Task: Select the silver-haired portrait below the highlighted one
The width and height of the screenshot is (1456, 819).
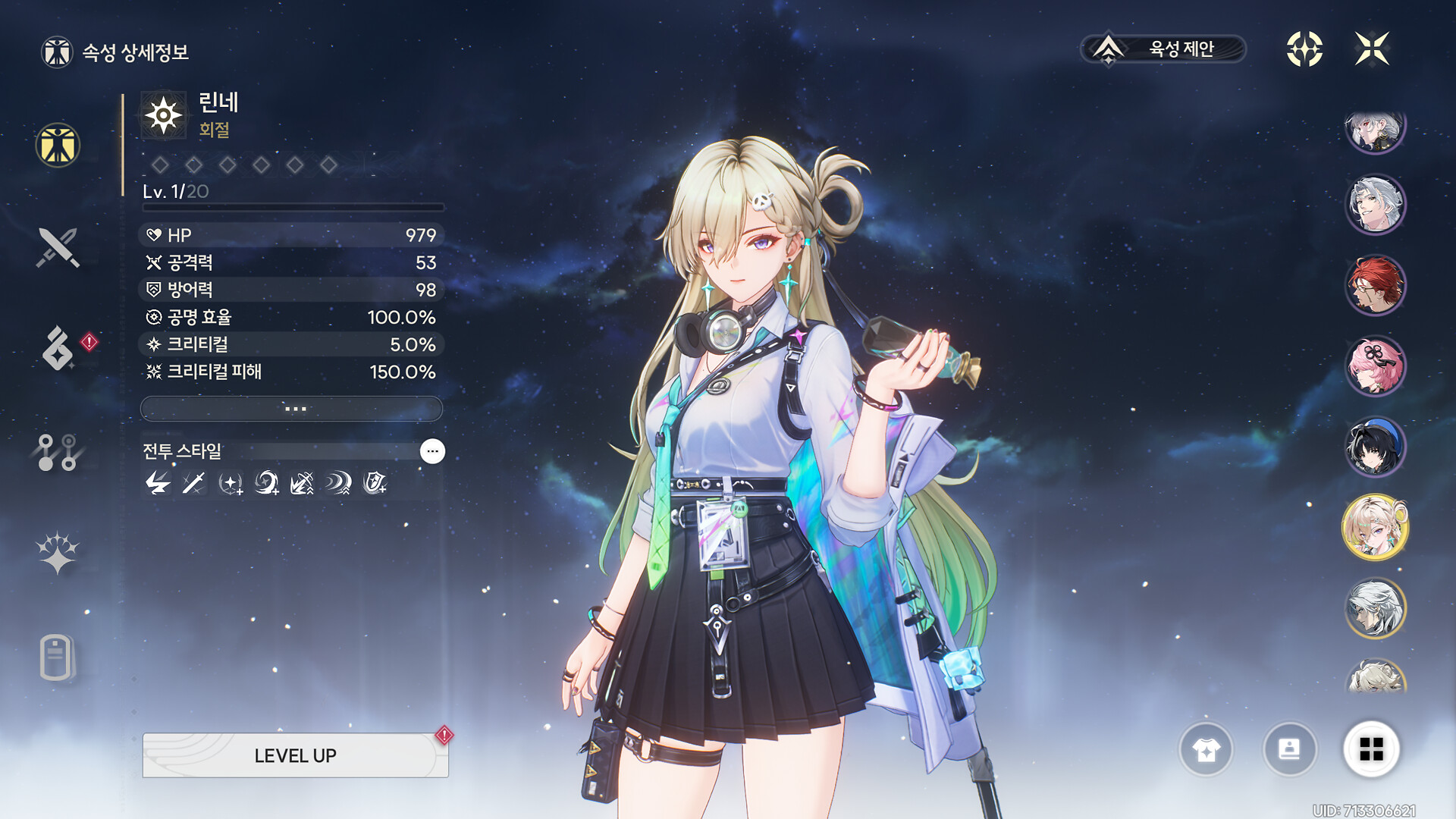Action: click(x=1375, y=608)
